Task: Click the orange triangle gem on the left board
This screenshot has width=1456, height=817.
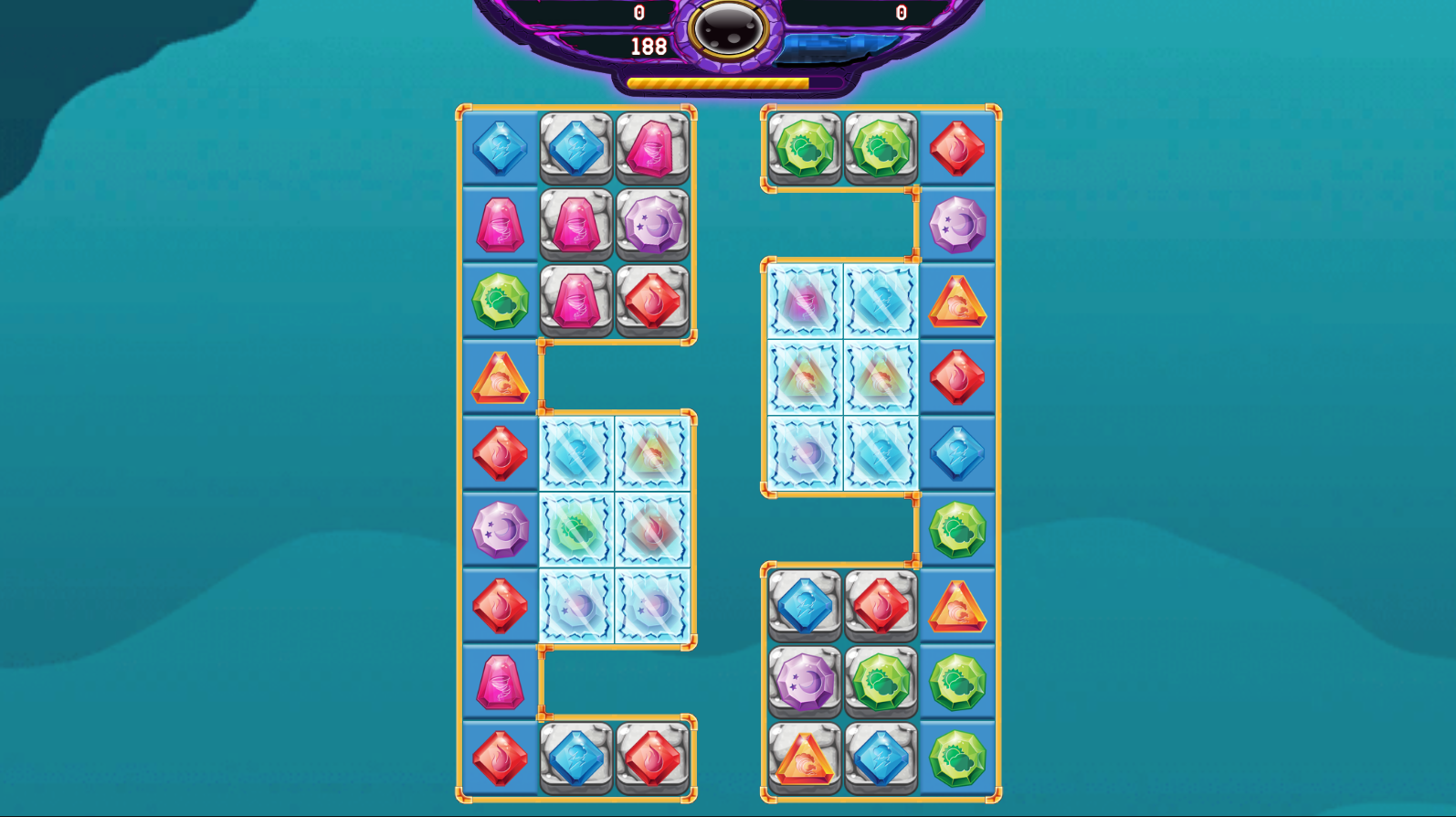Action: click(x=500, y=375)
